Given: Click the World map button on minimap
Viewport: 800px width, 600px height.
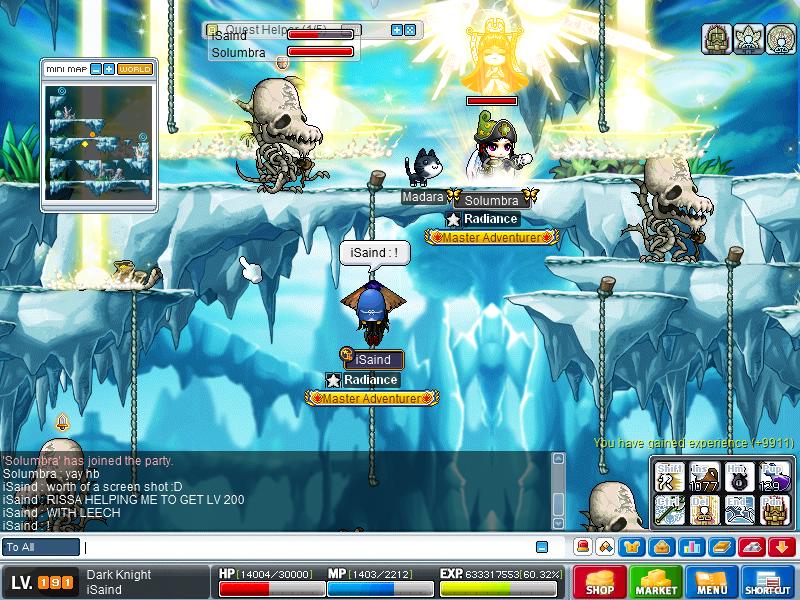Looking at the screenshot, I should tap(135, 69).
